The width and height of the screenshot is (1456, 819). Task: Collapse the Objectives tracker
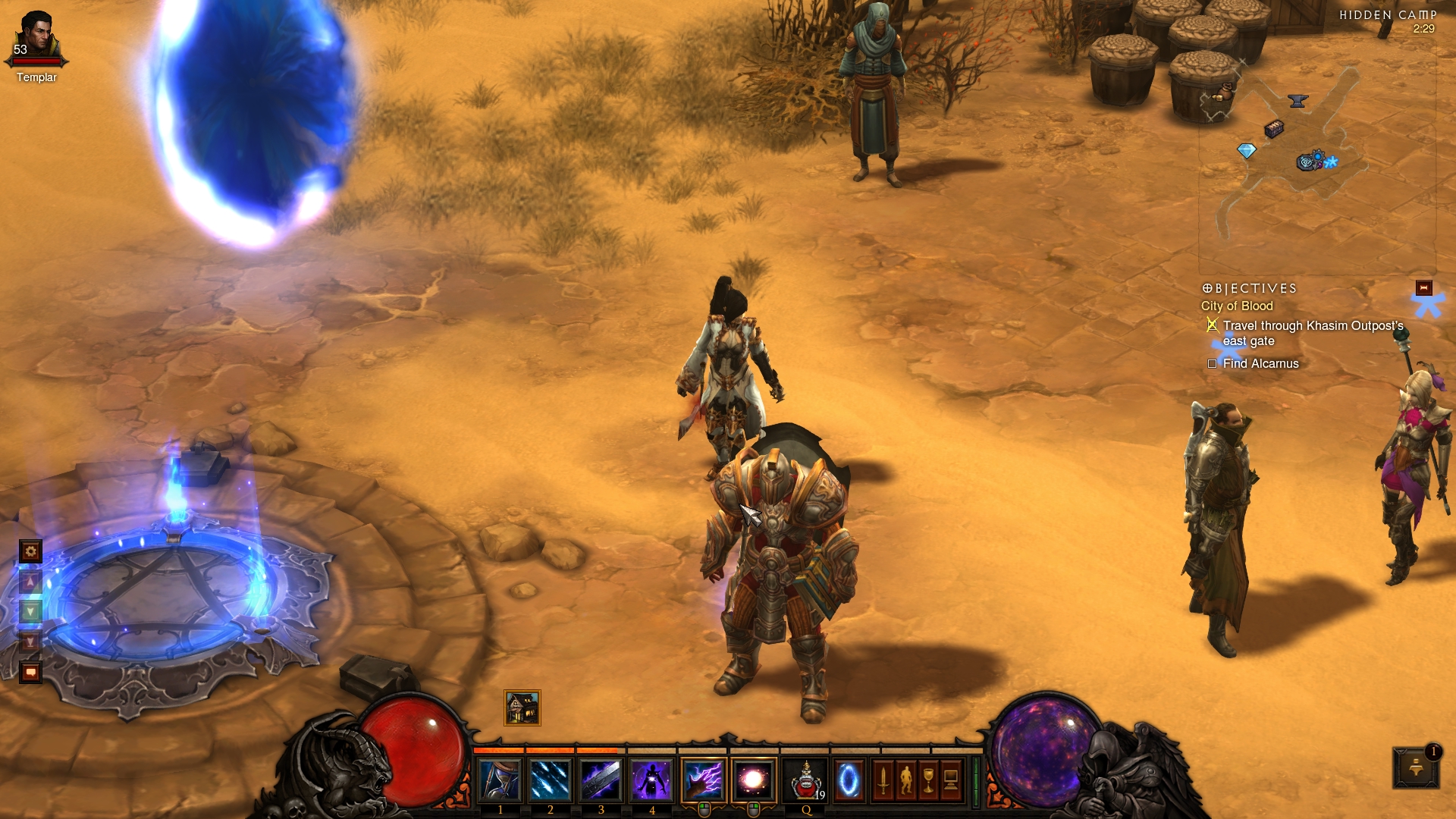point(1423,288)
